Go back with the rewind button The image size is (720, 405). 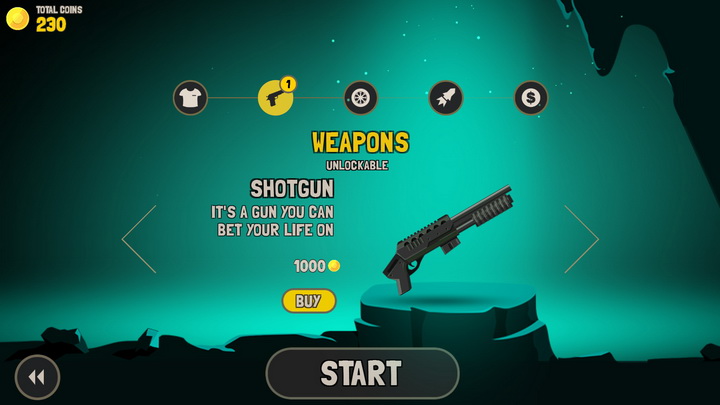click(x=37, y=377)
